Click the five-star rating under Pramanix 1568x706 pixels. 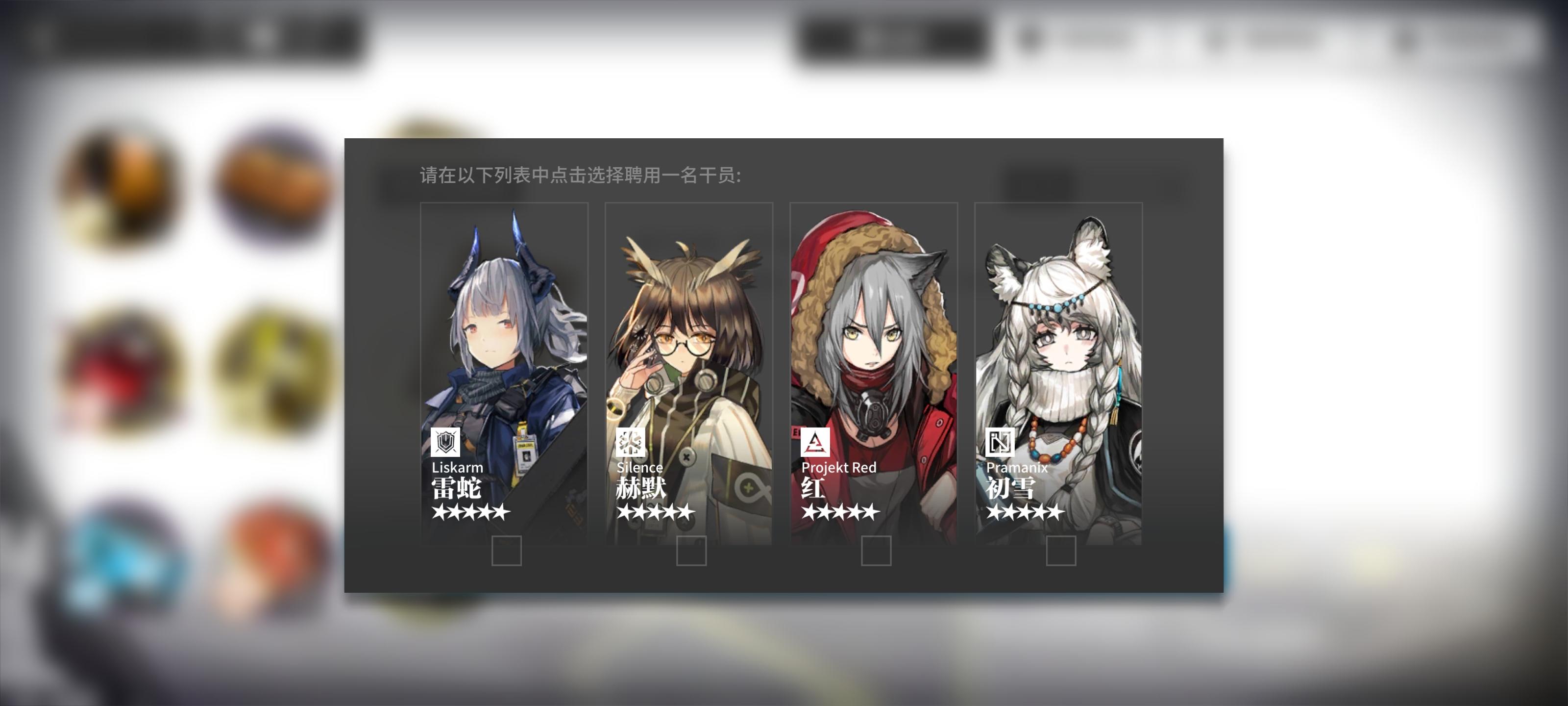(x=1026, y=513)
